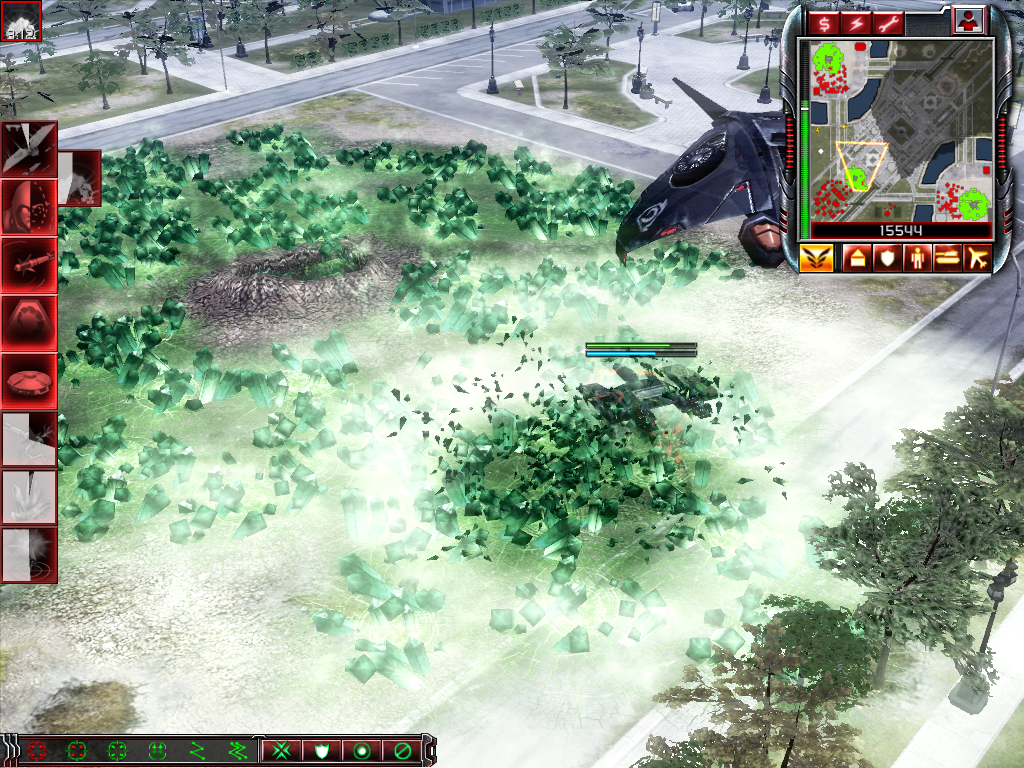The height and width of the screenshot is (768, 1024).
Task: Select the aircraft build tab
Action: click(x=976, y=258)
